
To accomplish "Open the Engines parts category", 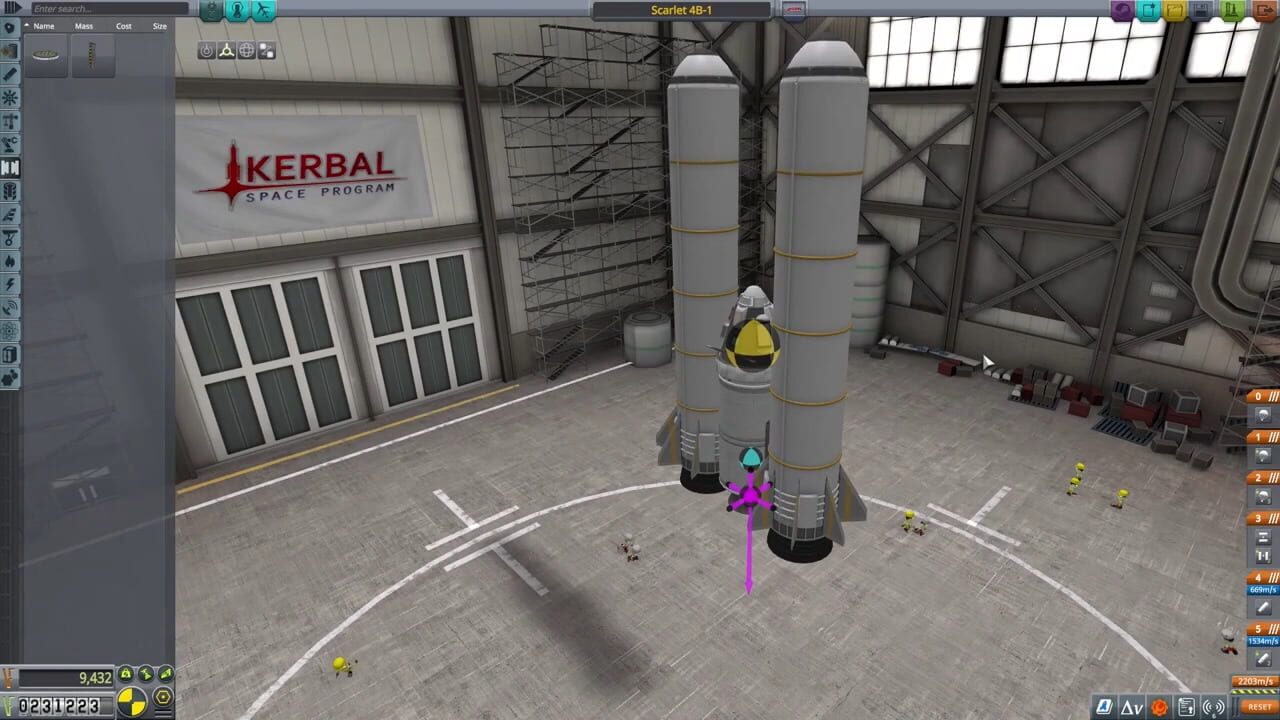I will coord(10,75).
